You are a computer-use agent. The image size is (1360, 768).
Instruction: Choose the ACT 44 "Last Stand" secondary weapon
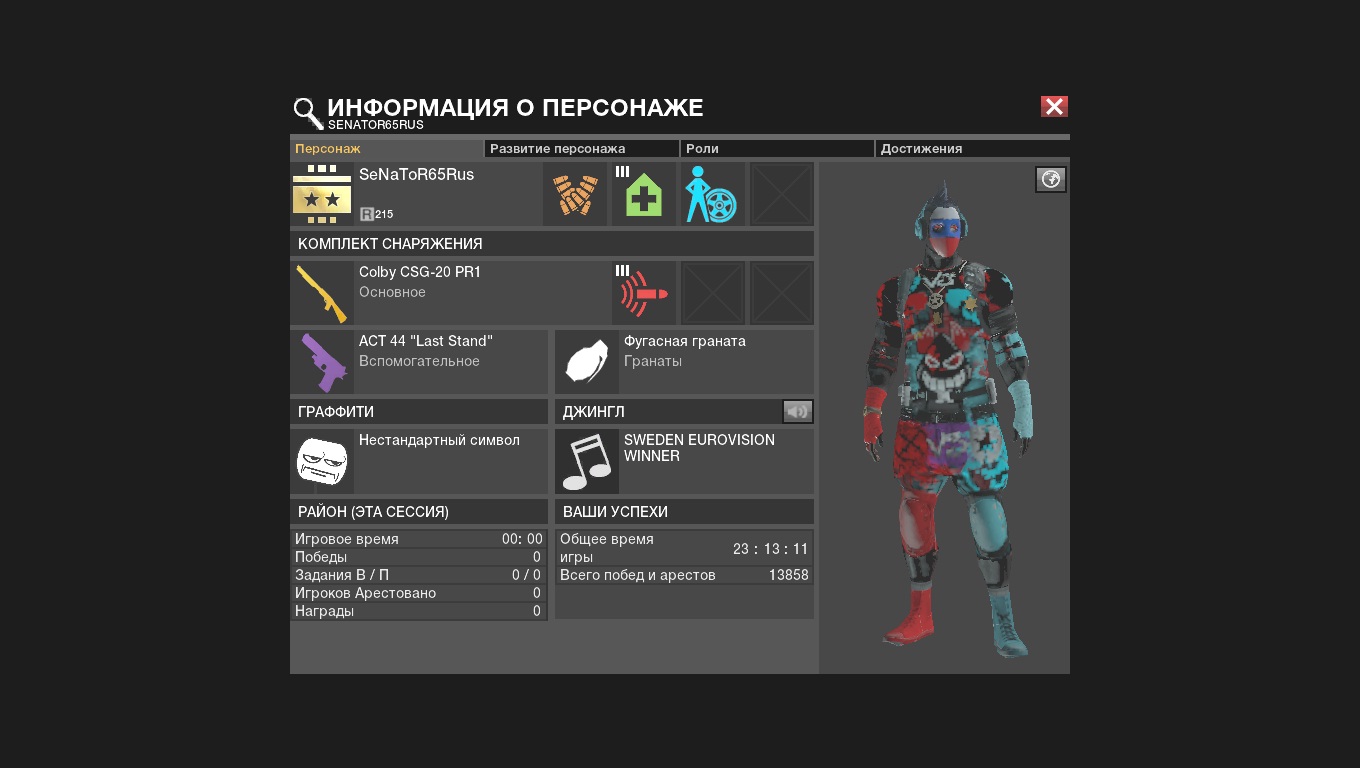point(419,362)
